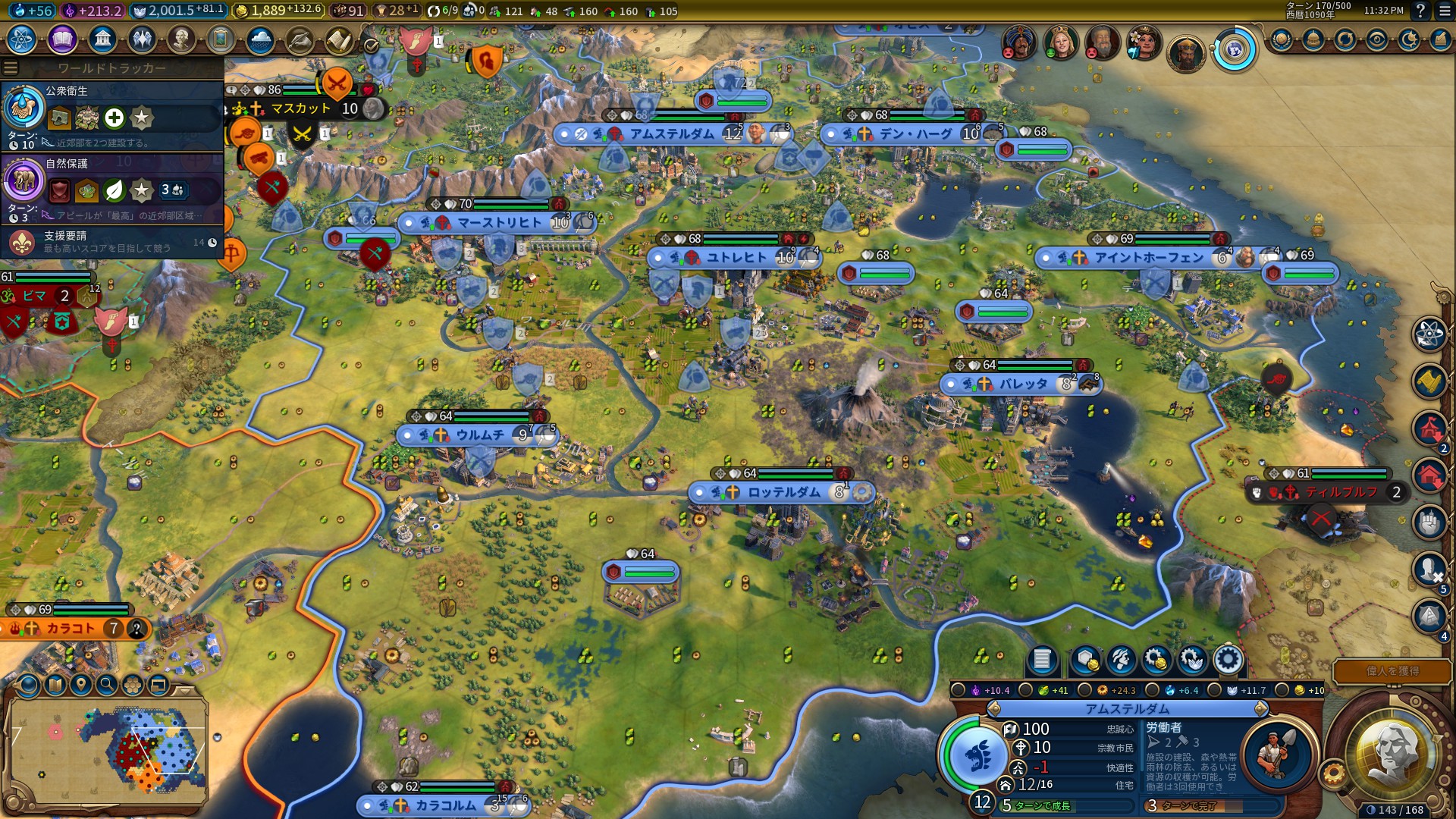Open the game menu hamburger button

pyautogui.click(x=1441, y=11)
